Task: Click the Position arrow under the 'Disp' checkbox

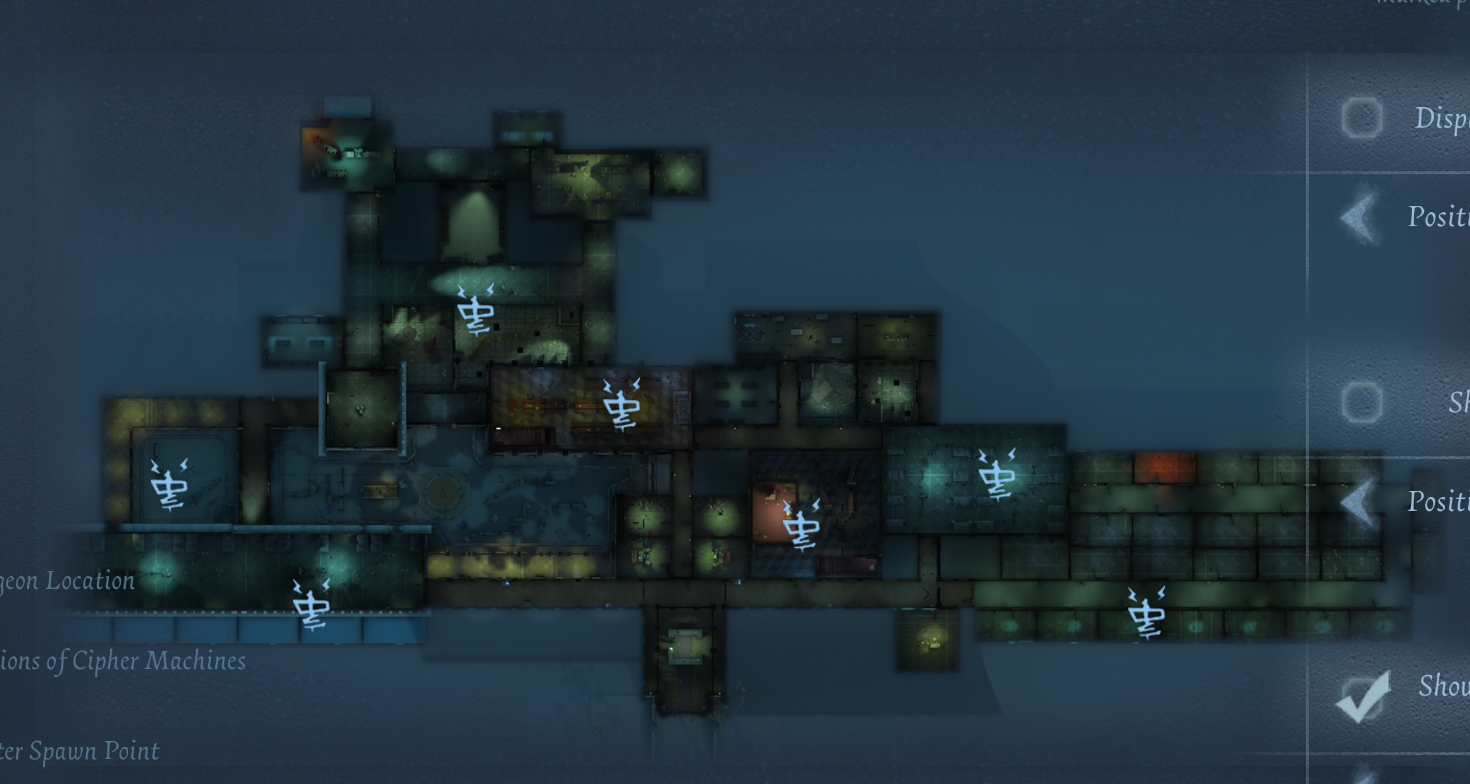Action: pos(1360,216)
